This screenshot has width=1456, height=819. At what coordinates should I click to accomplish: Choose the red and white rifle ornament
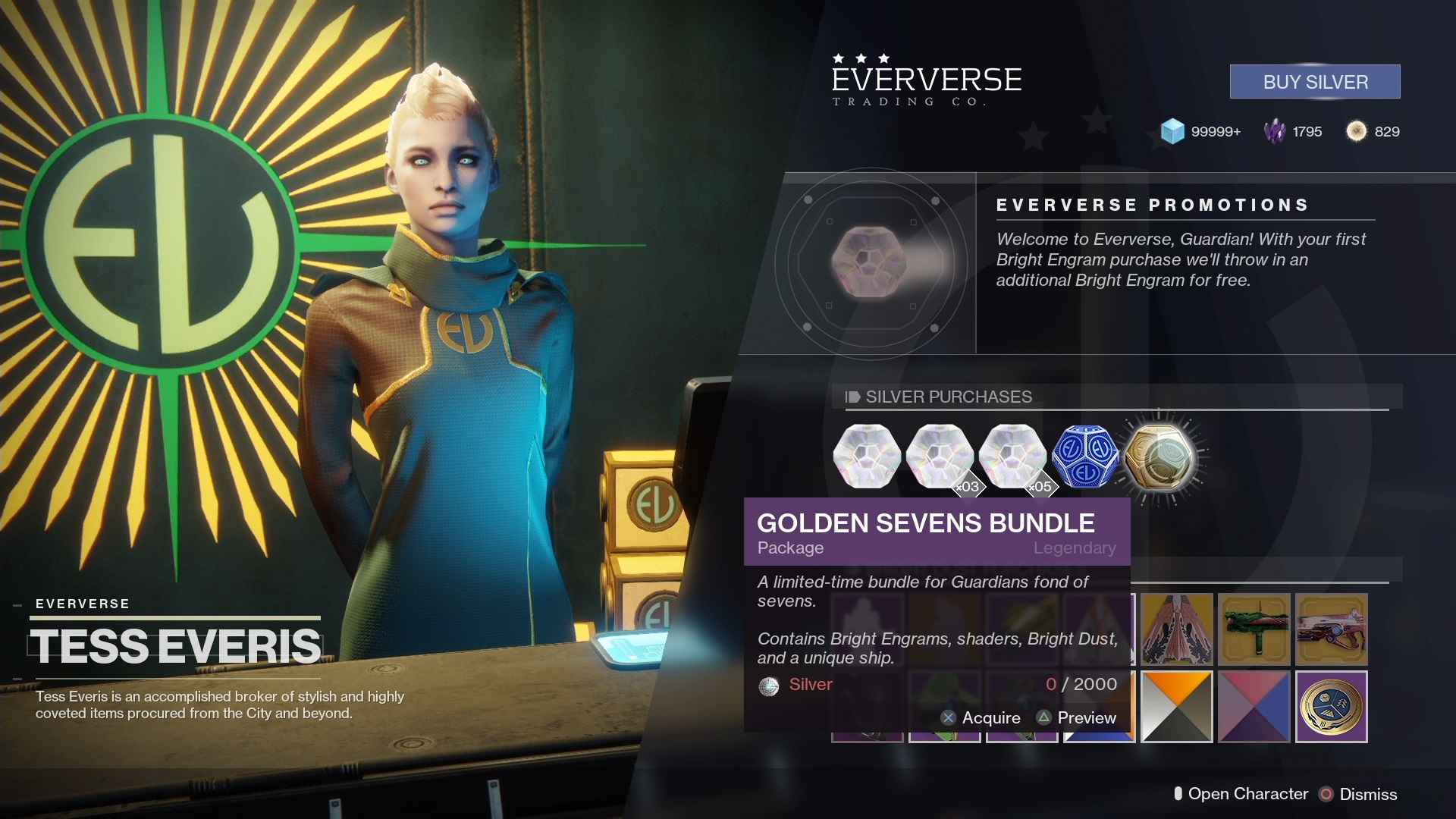click(1331, 629)
